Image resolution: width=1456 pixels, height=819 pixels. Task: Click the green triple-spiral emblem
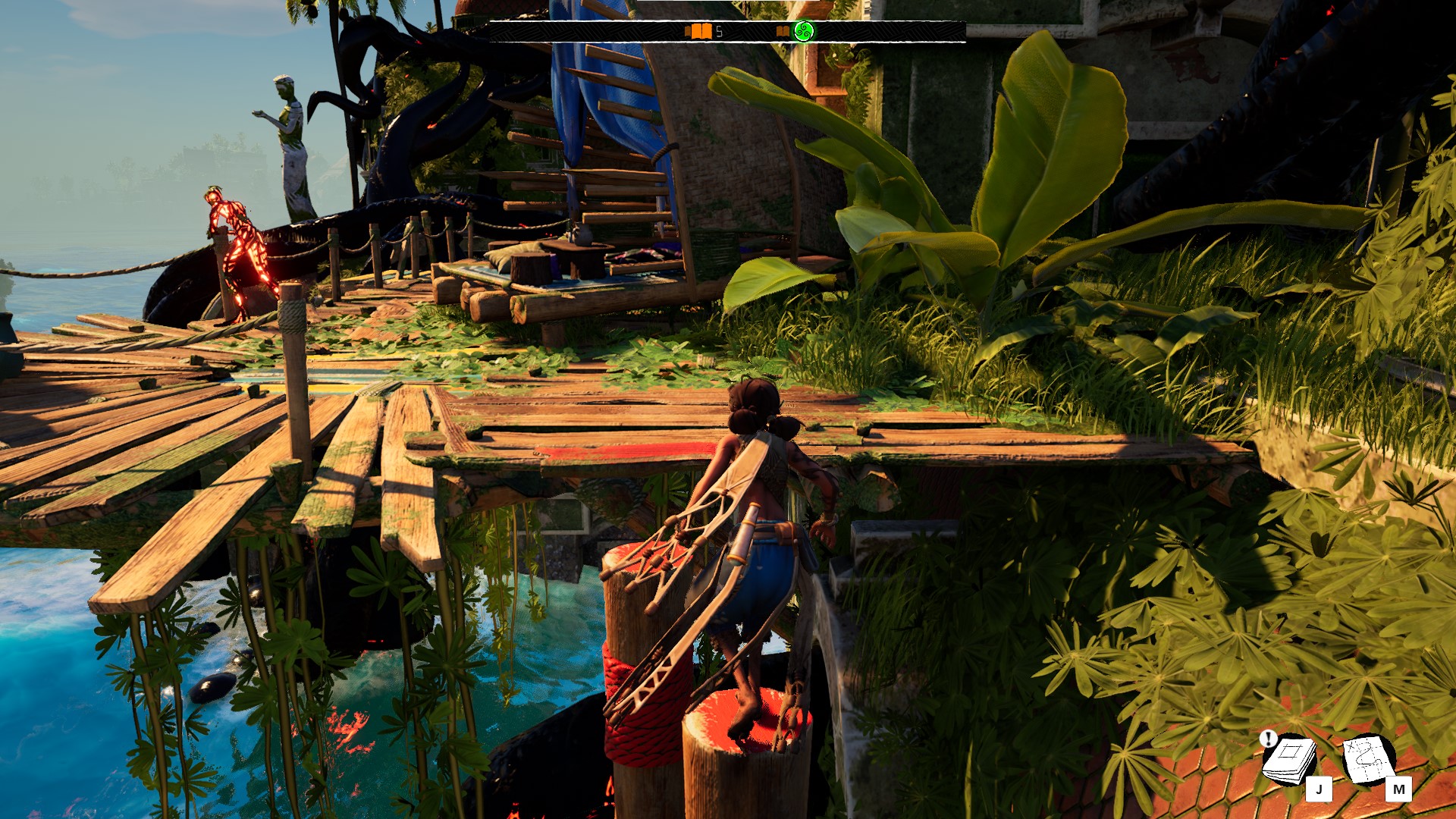click(802, 32)
